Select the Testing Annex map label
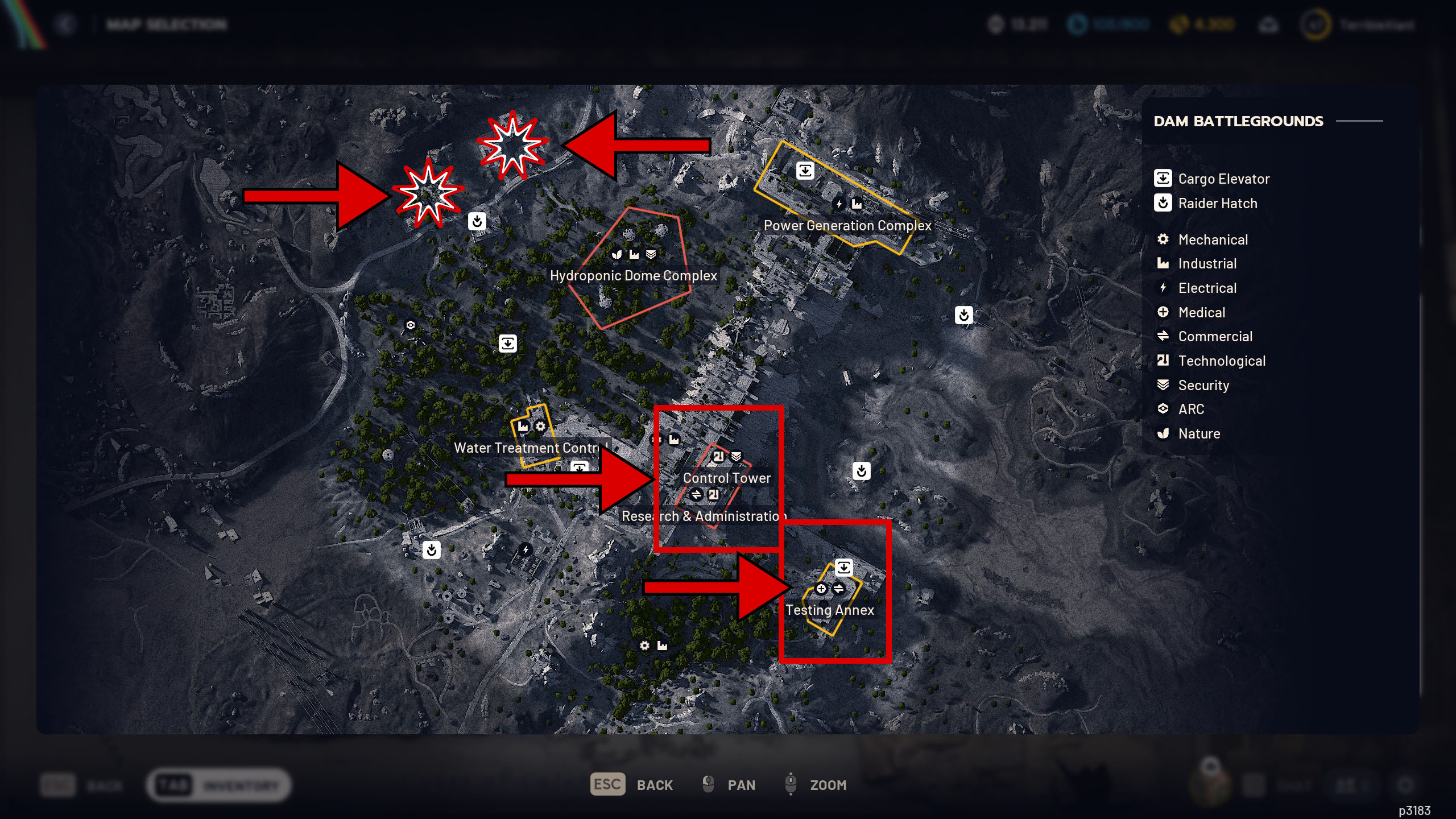 829,610
